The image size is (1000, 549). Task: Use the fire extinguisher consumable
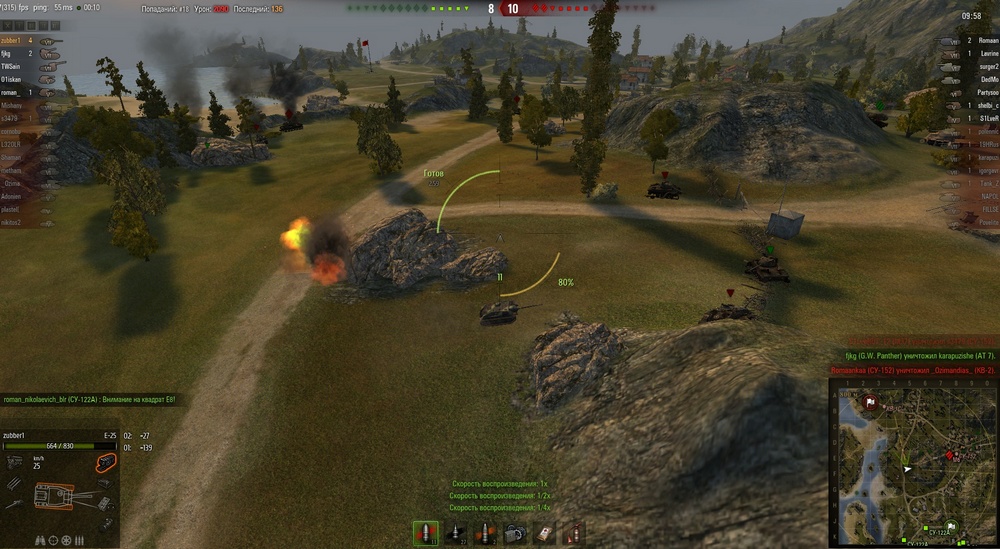pos(573,533)
